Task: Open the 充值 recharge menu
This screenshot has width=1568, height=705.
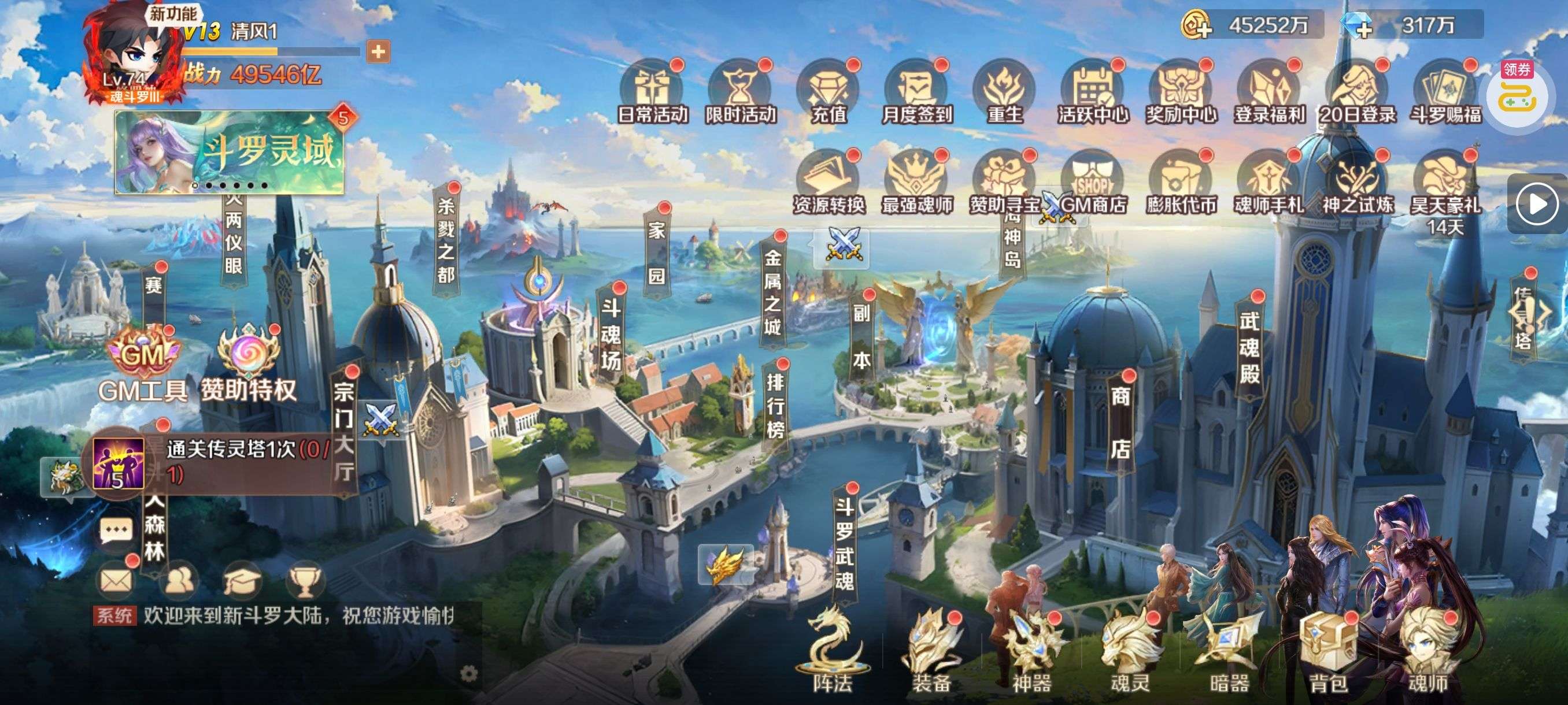Action: (x=829, y=92)
